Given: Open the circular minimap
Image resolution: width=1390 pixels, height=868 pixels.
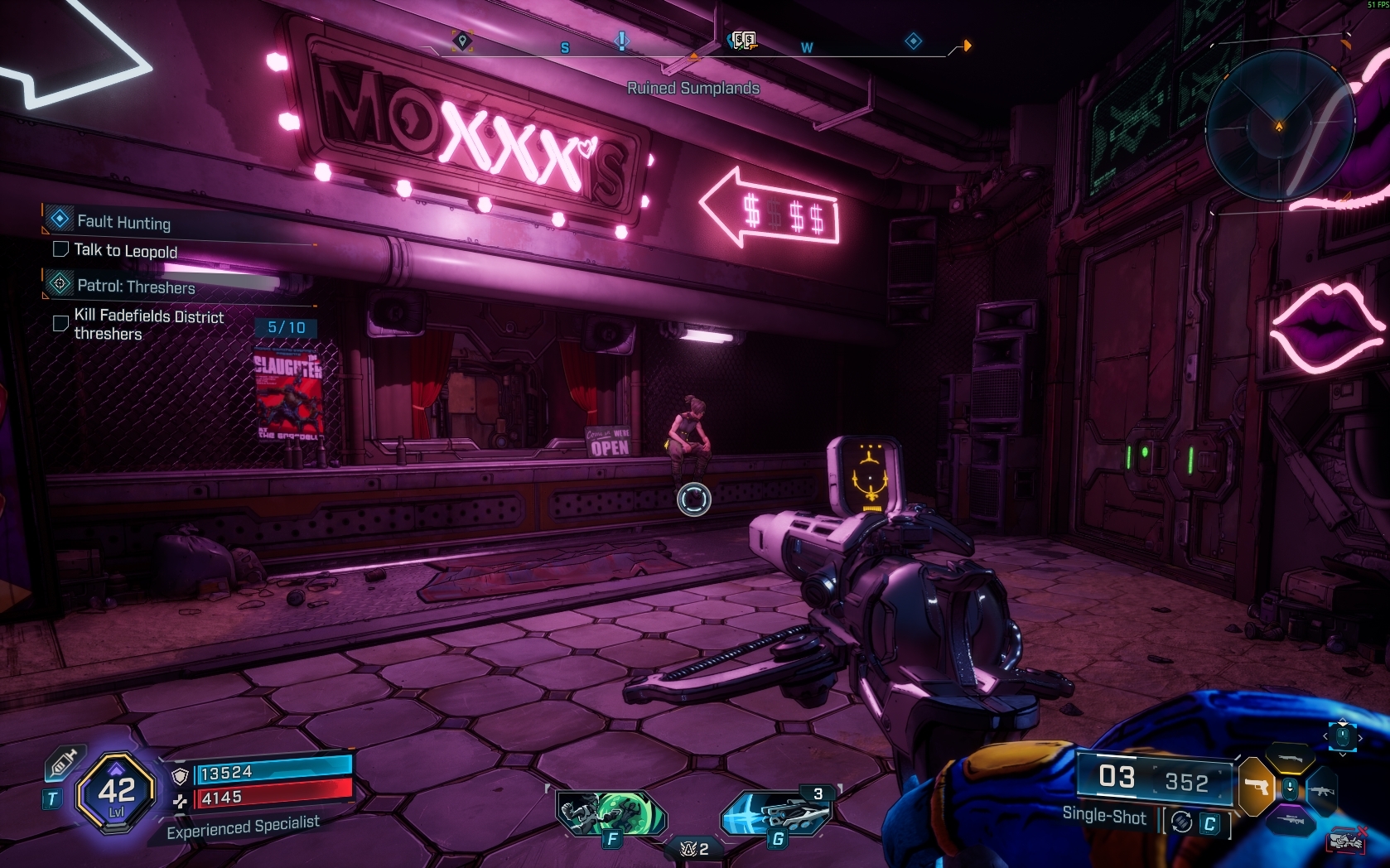Looking at the screenshot, I should pos(1278,125).
